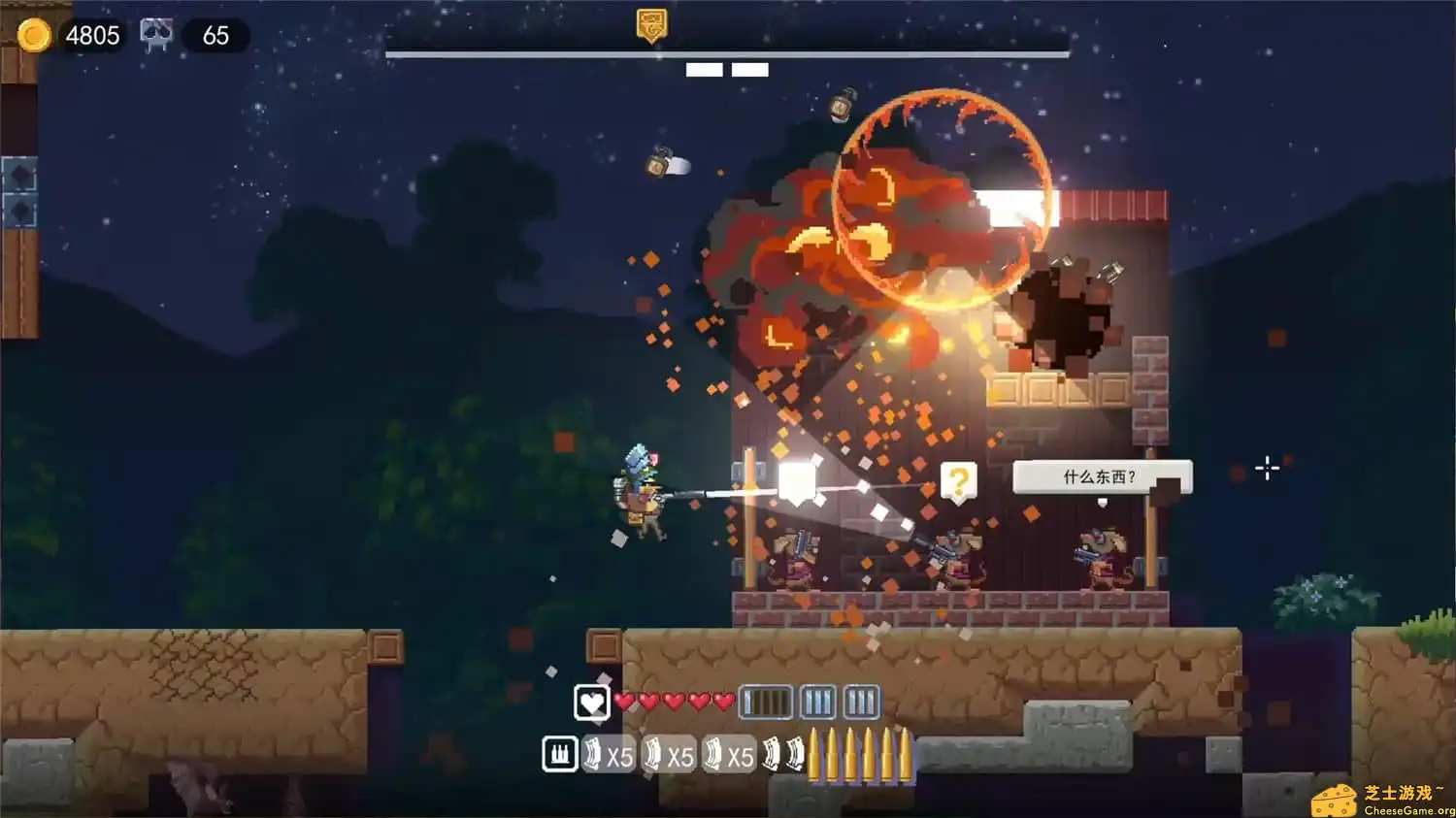The width and height of the screenshot is (1456, 818).
Task: Click the crosshair aiming reticle
Action: pos(1268,469)
